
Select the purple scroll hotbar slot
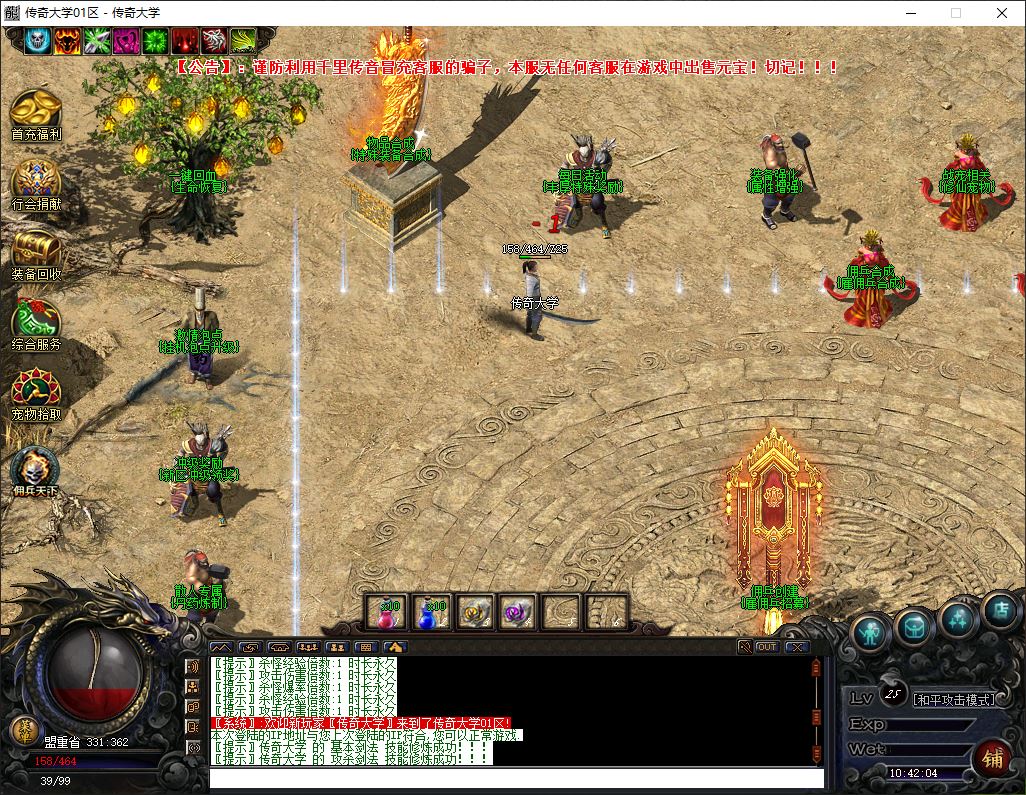pyautogui.click(x=518, y=611)
